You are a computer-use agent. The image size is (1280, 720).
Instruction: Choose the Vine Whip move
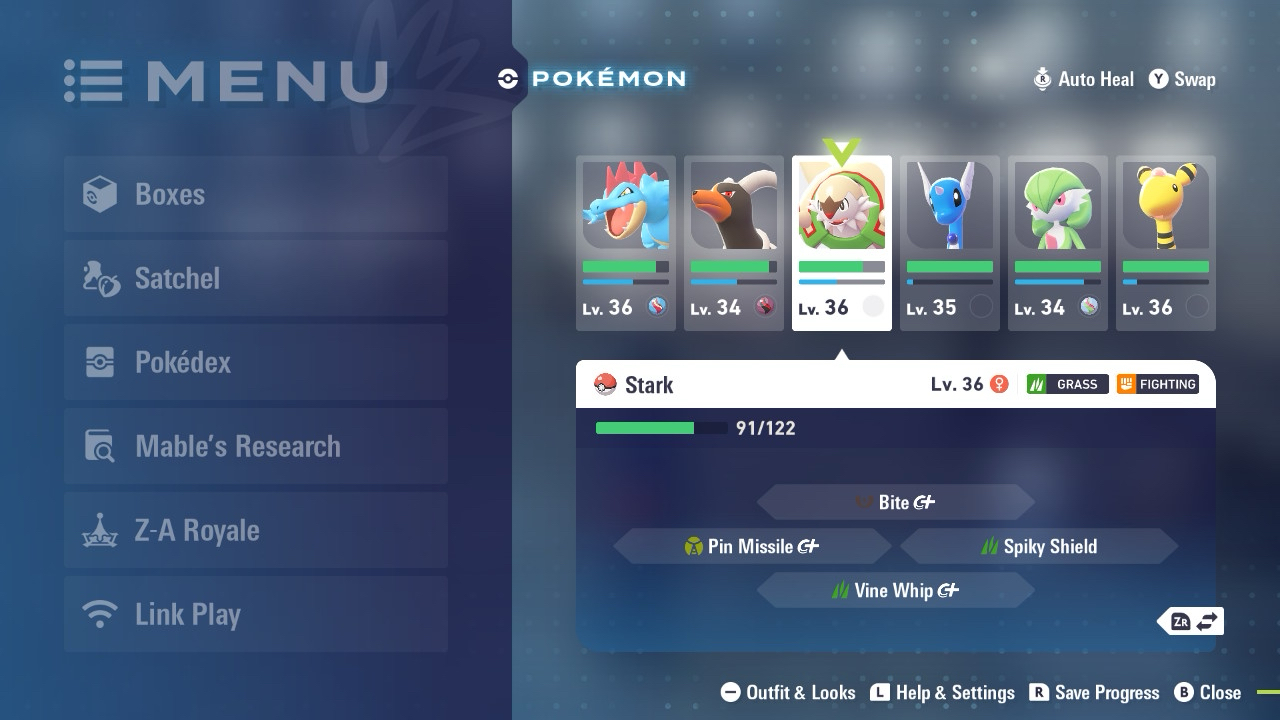point(896,590)
